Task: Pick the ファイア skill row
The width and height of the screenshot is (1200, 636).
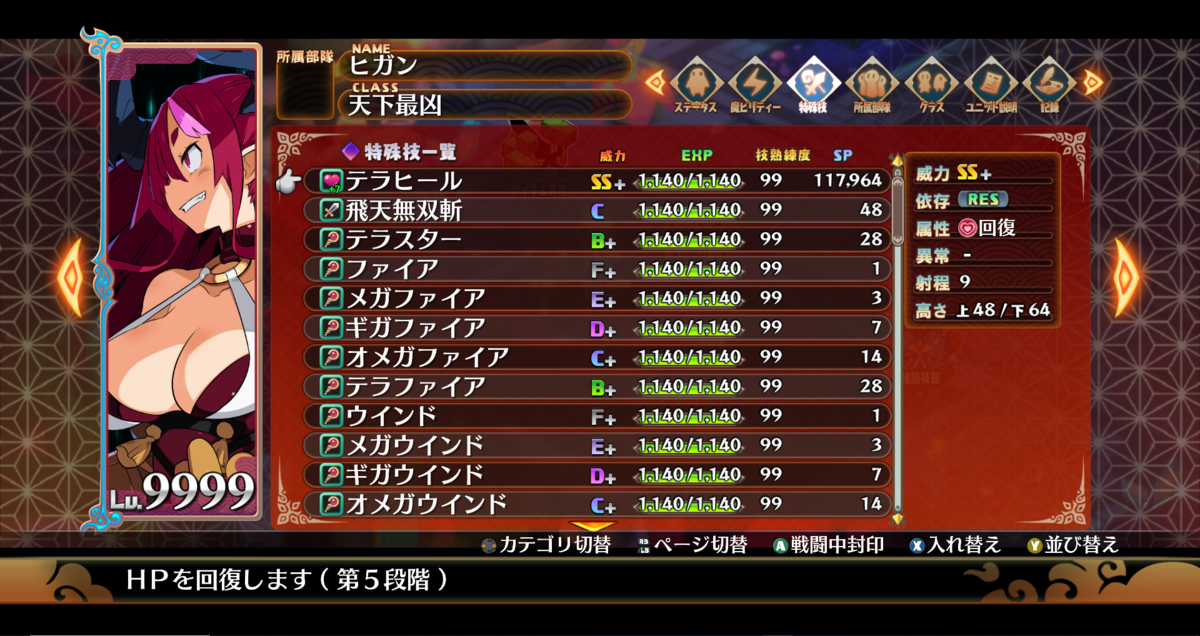Action: pyautogui.click(x=600, y=268)
